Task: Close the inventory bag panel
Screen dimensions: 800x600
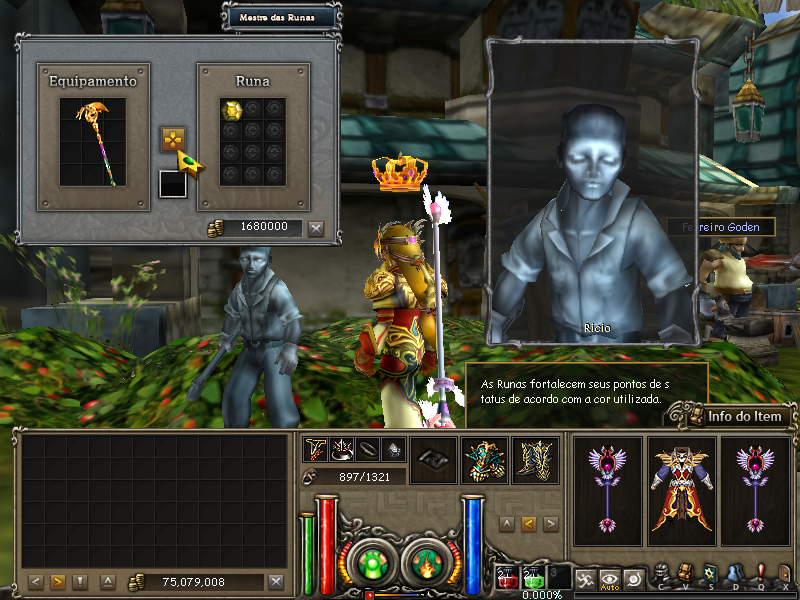Action: click(x=276, y=582)
